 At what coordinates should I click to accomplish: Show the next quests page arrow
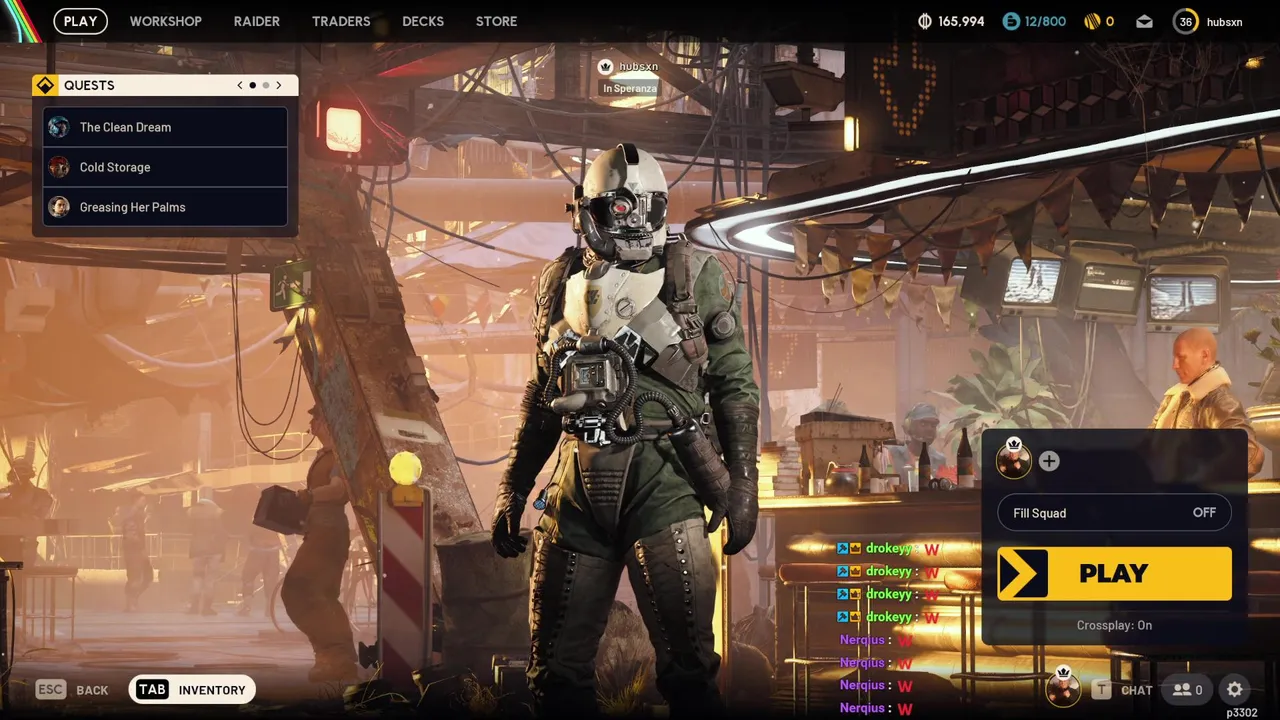click(x=279, y=85)
